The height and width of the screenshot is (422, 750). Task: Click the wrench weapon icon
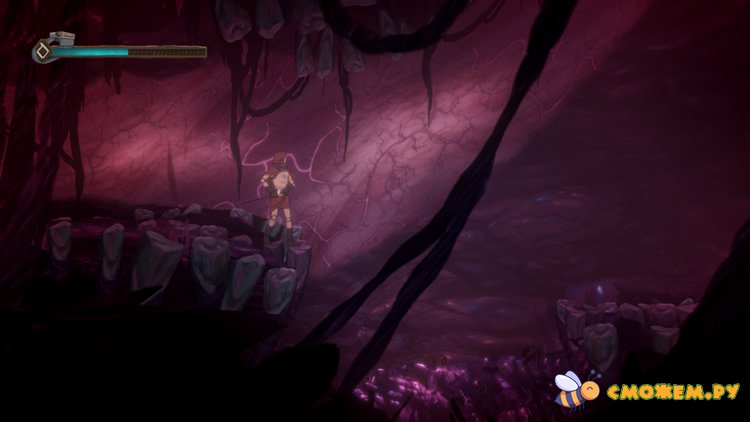pyautogui.click(x=50, y=48)
